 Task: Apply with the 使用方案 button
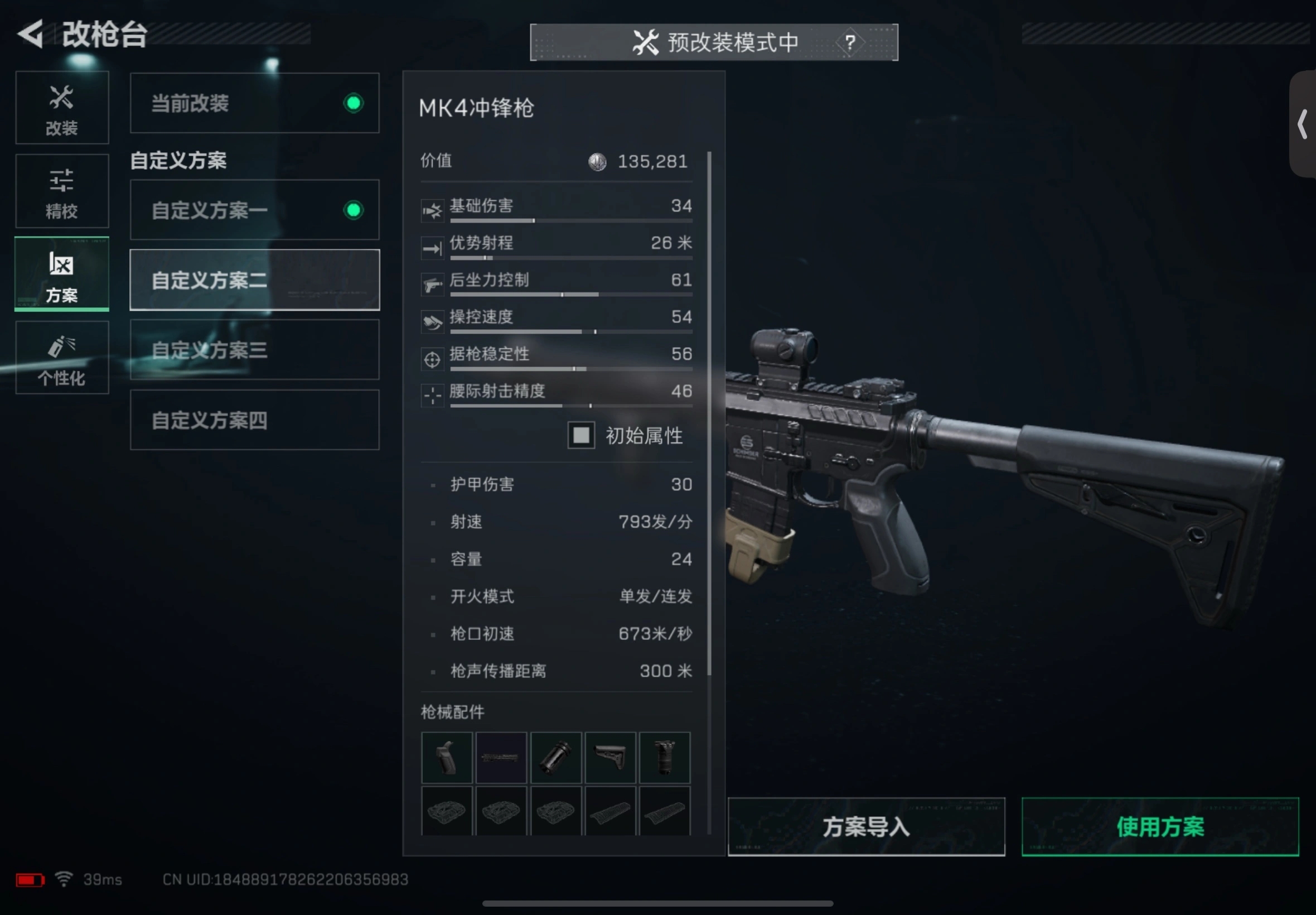point(1160,826)
